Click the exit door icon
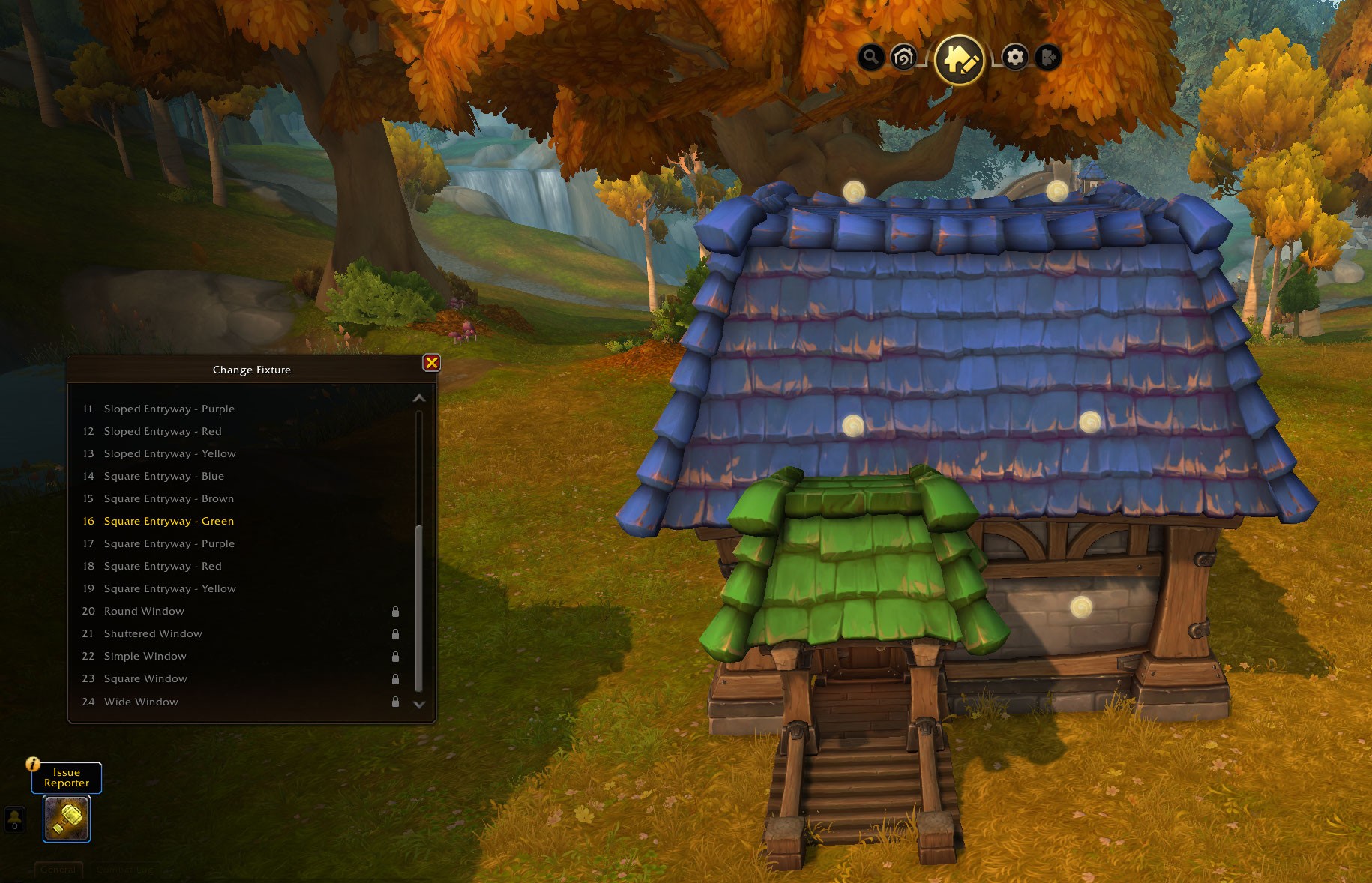1372x883 pixels. (x=1048, y=57)
